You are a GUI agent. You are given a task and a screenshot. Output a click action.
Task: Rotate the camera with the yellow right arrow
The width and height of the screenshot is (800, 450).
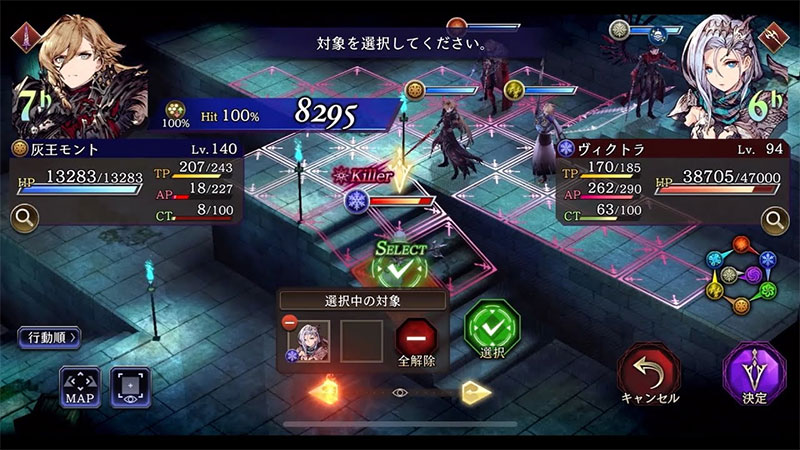476,392
